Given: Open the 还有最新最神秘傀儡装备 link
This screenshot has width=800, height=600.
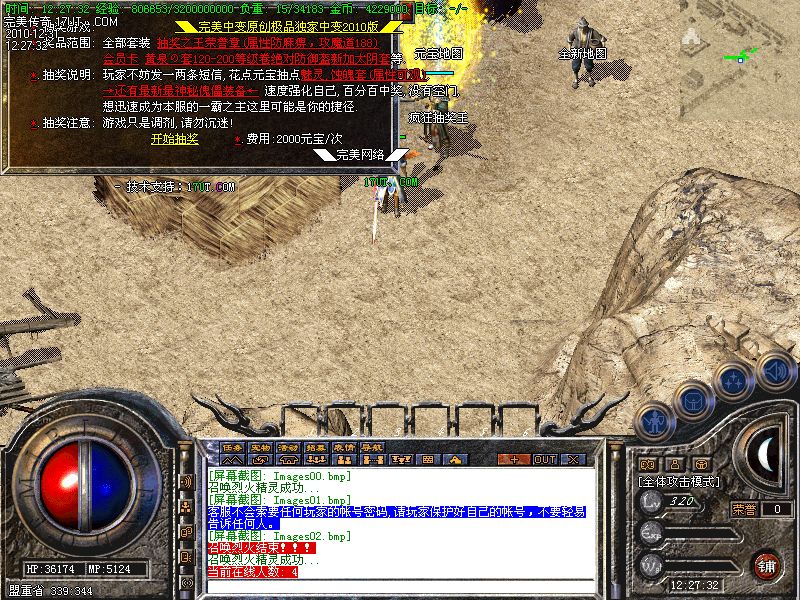Looking at the screenshot, I should point(180,91).
